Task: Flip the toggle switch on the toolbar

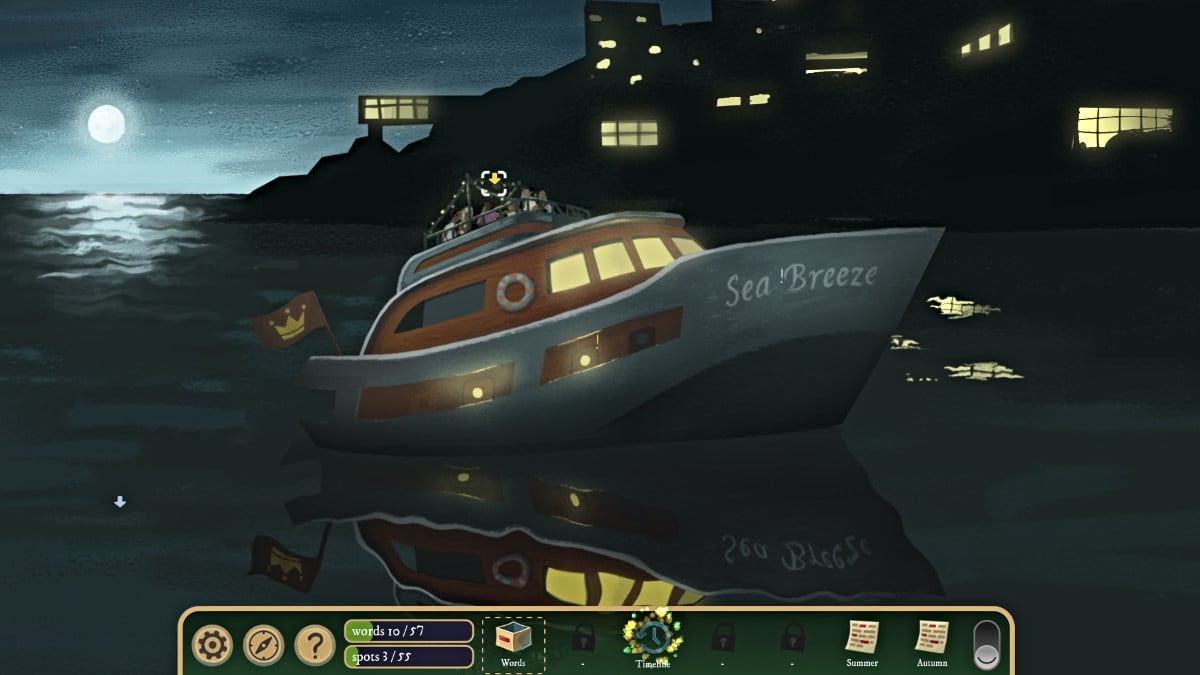Action: click(x=986, y=645)
